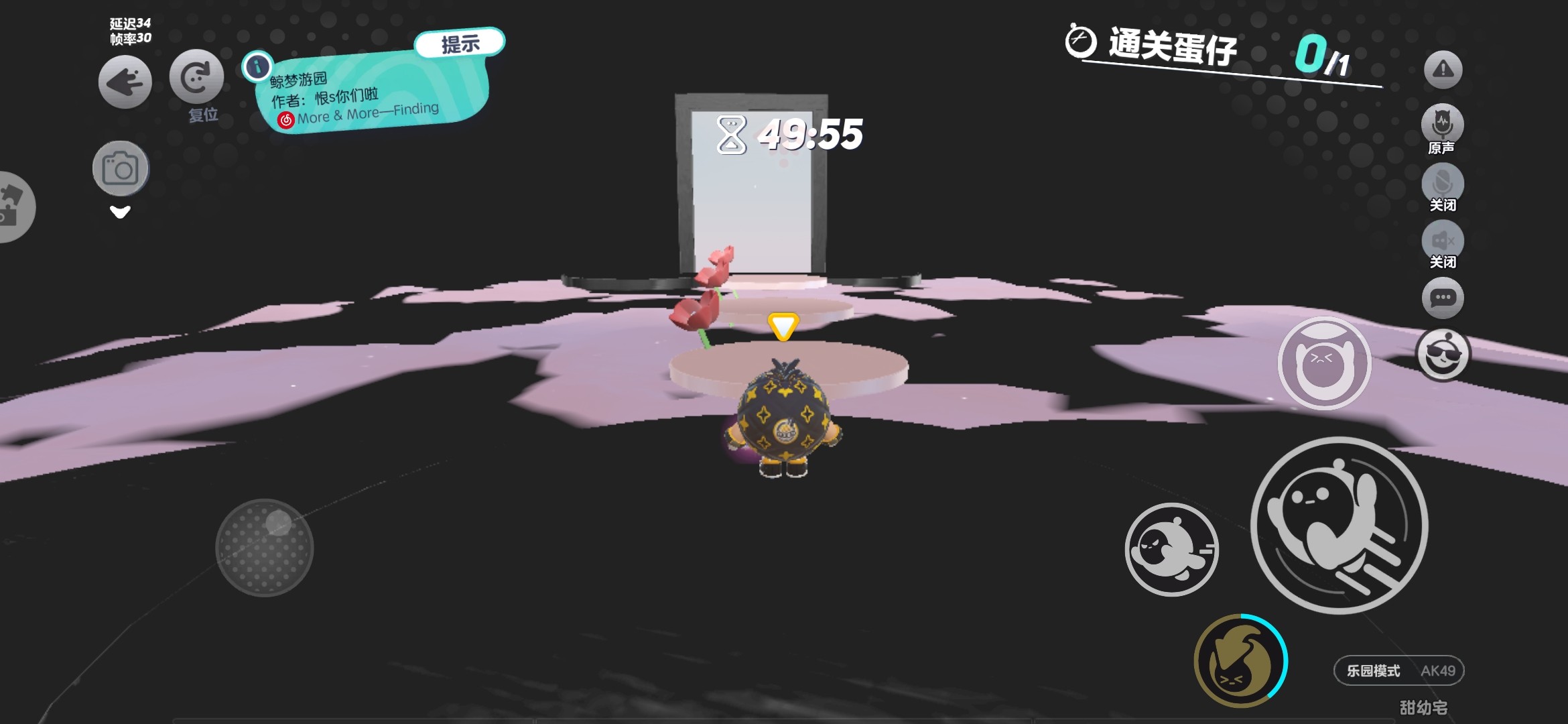Open the camera screenshot tool
This screenshot has width=1568, height=724.
click(x=121, y=168)
